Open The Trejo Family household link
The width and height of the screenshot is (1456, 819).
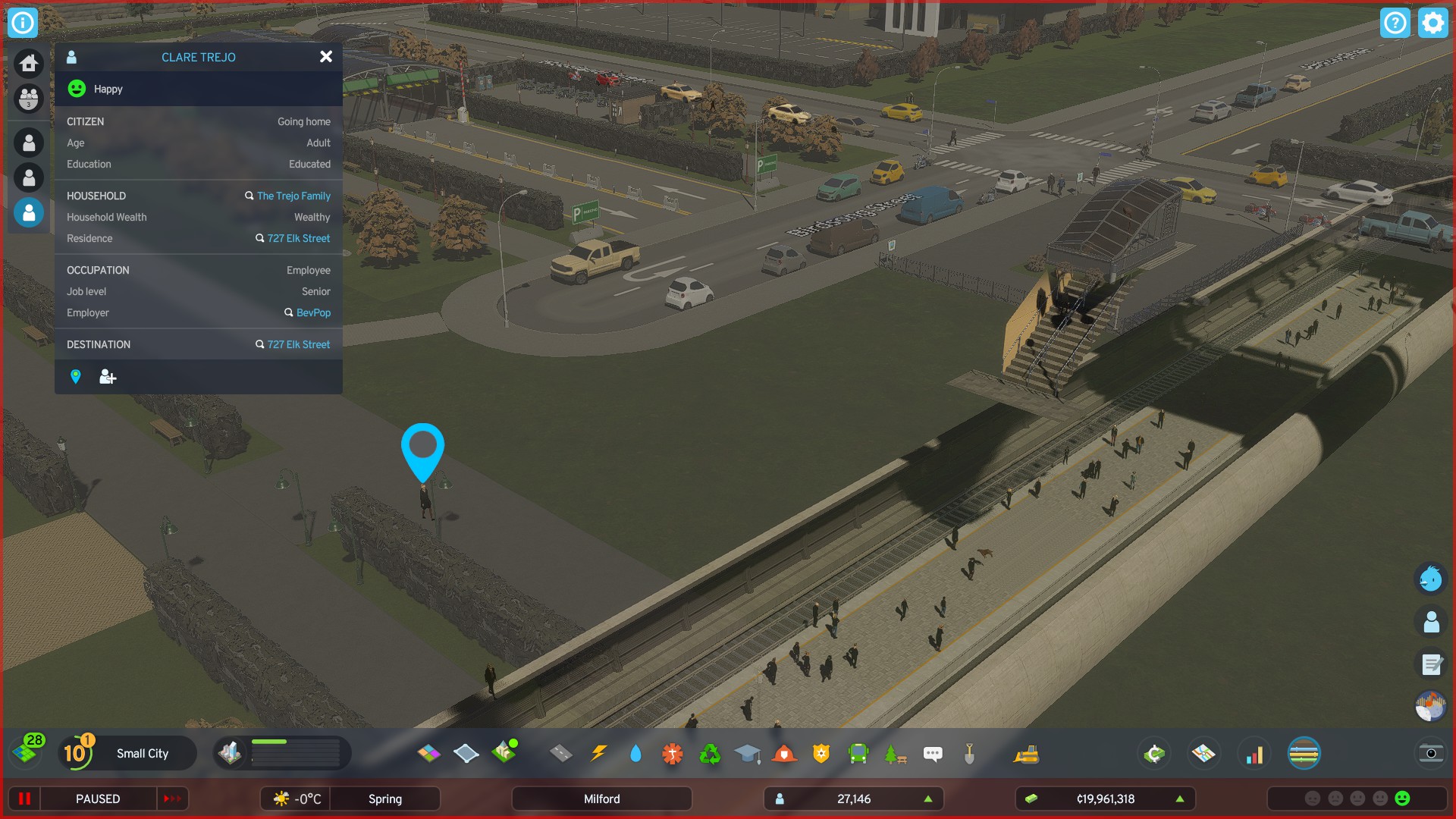click(x=293, y=196)
